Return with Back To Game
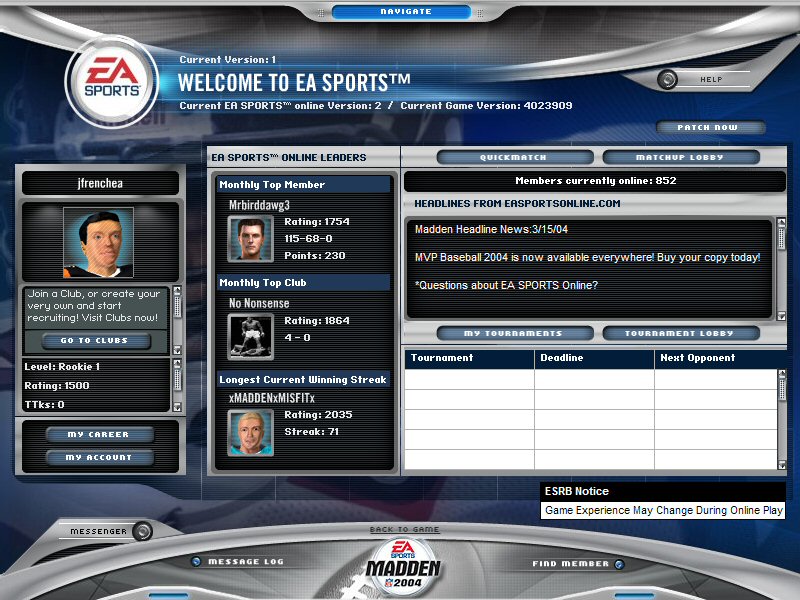 [404, 529]
